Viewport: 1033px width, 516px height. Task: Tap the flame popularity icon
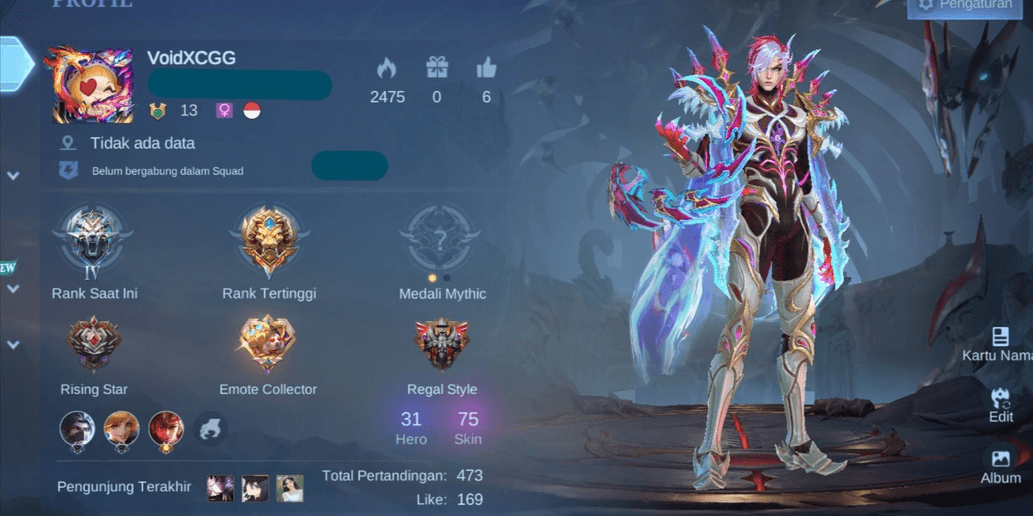(386, 68)
